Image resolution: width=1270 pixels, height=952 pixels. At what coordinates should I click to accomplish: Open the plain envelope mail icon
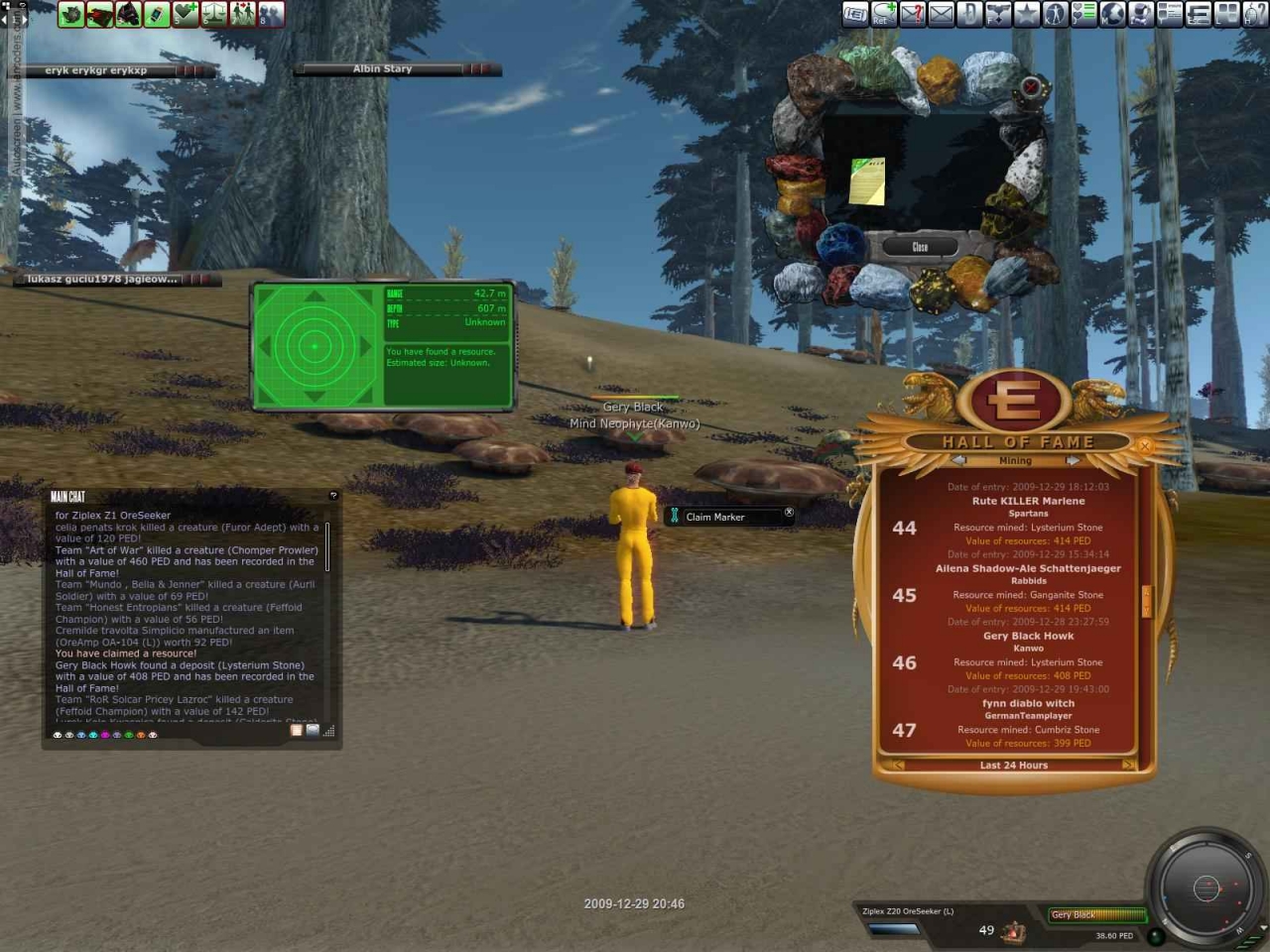[x=941, y=13]
